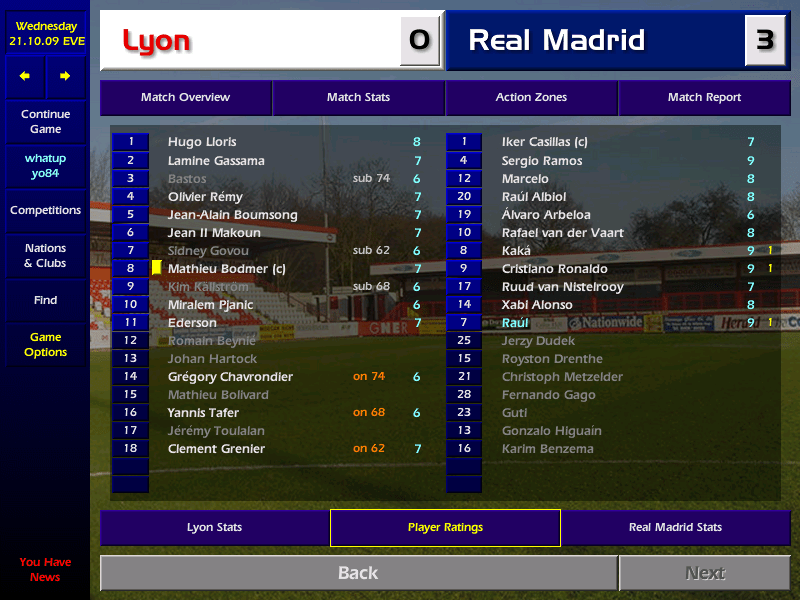Click Continue Game in the sidebar
Viewport: 800px width, 600px height.
click(45, 122)
